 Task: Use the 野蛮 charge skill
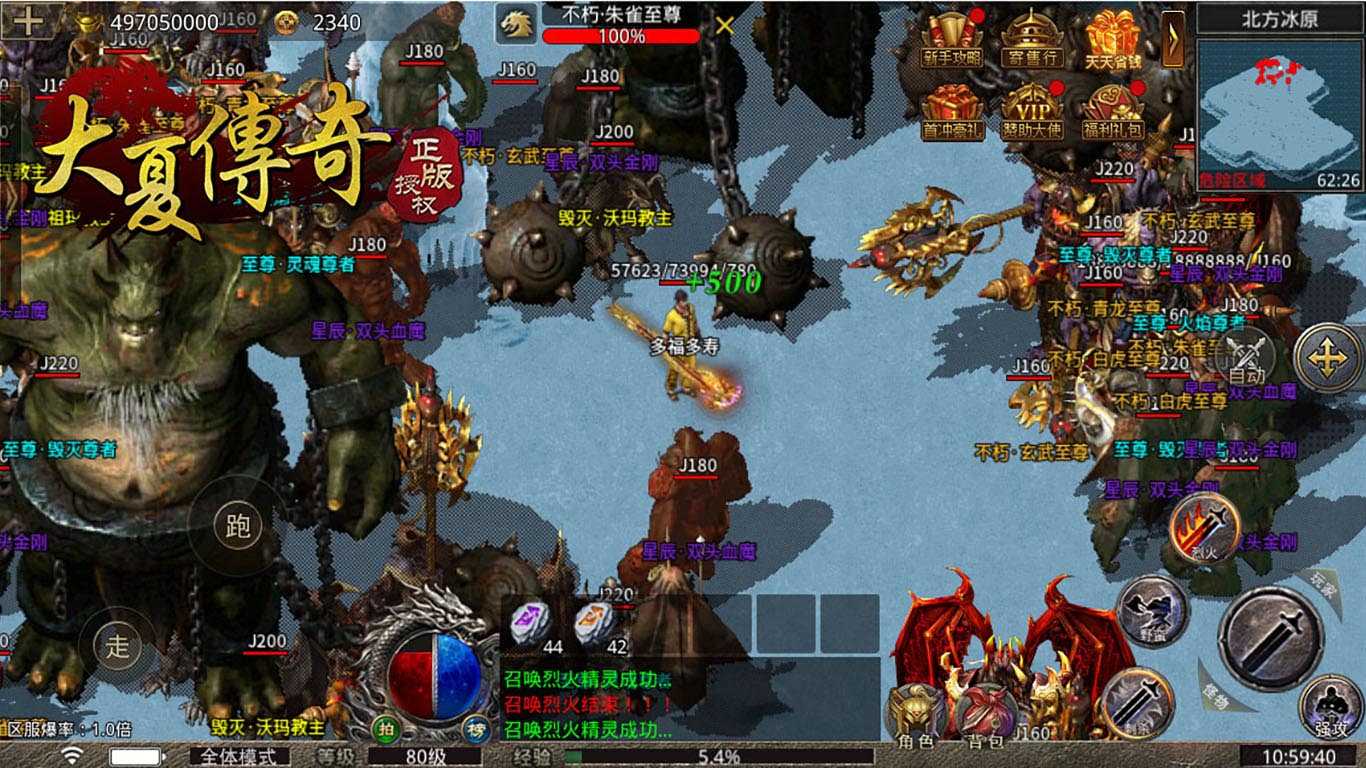pyautogui.click(x=1152, y=610)
